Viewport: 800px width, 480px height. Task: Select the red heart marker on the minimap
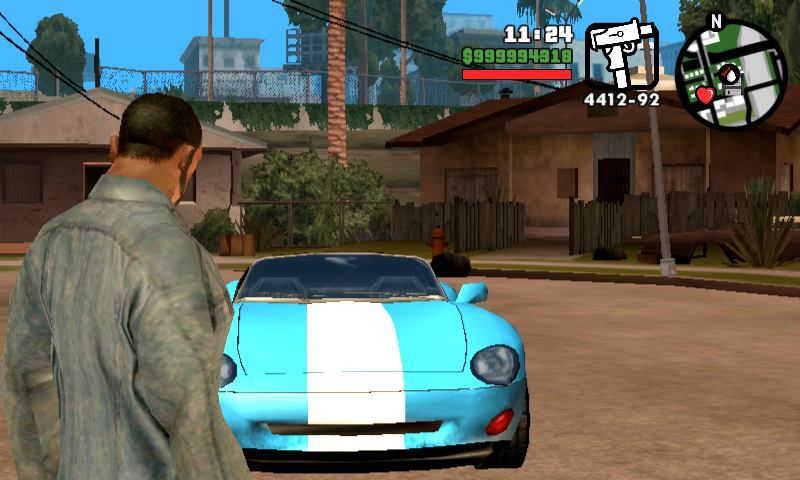705,96
